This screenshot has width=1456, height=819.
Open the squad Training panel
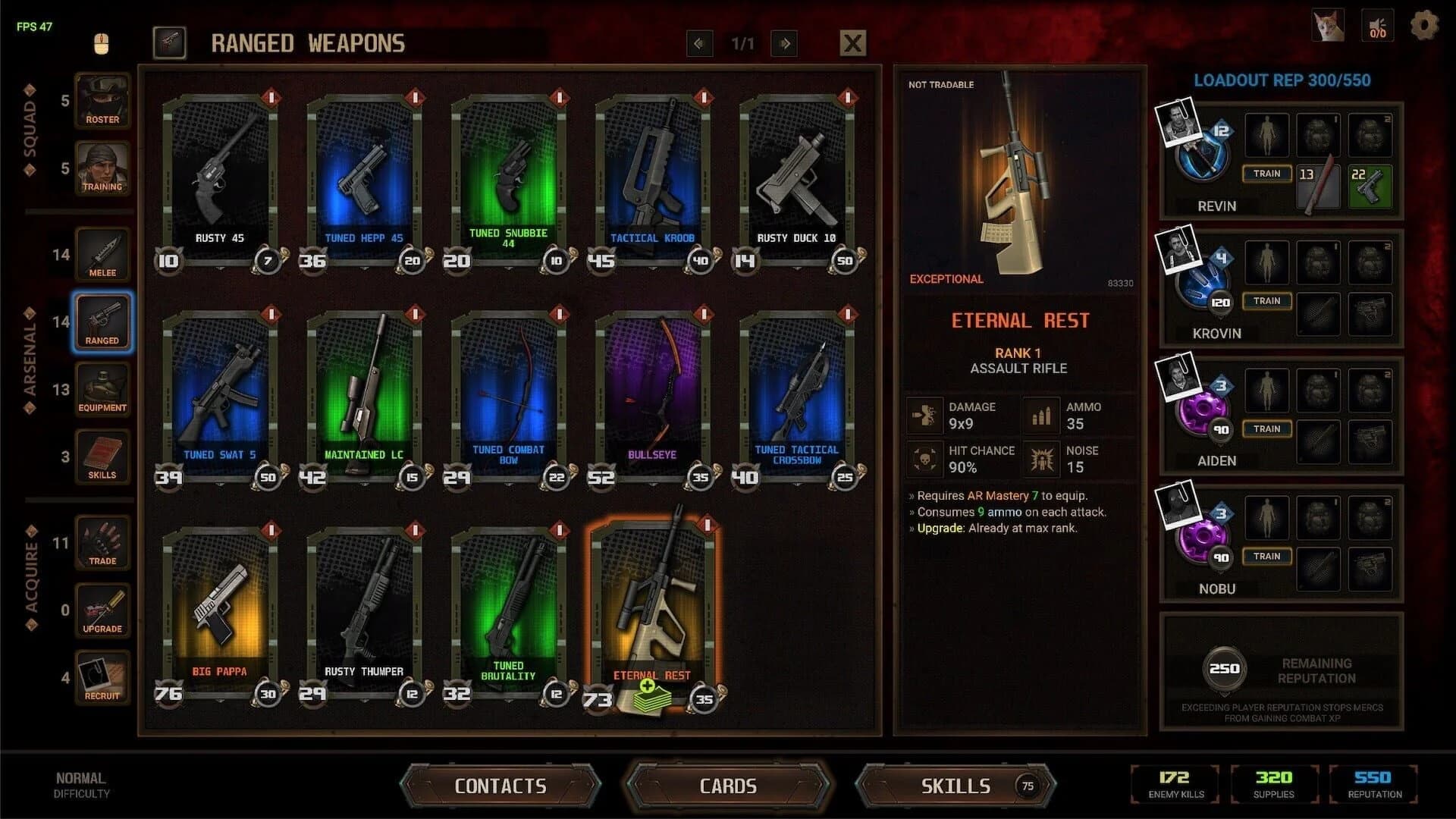102,168
